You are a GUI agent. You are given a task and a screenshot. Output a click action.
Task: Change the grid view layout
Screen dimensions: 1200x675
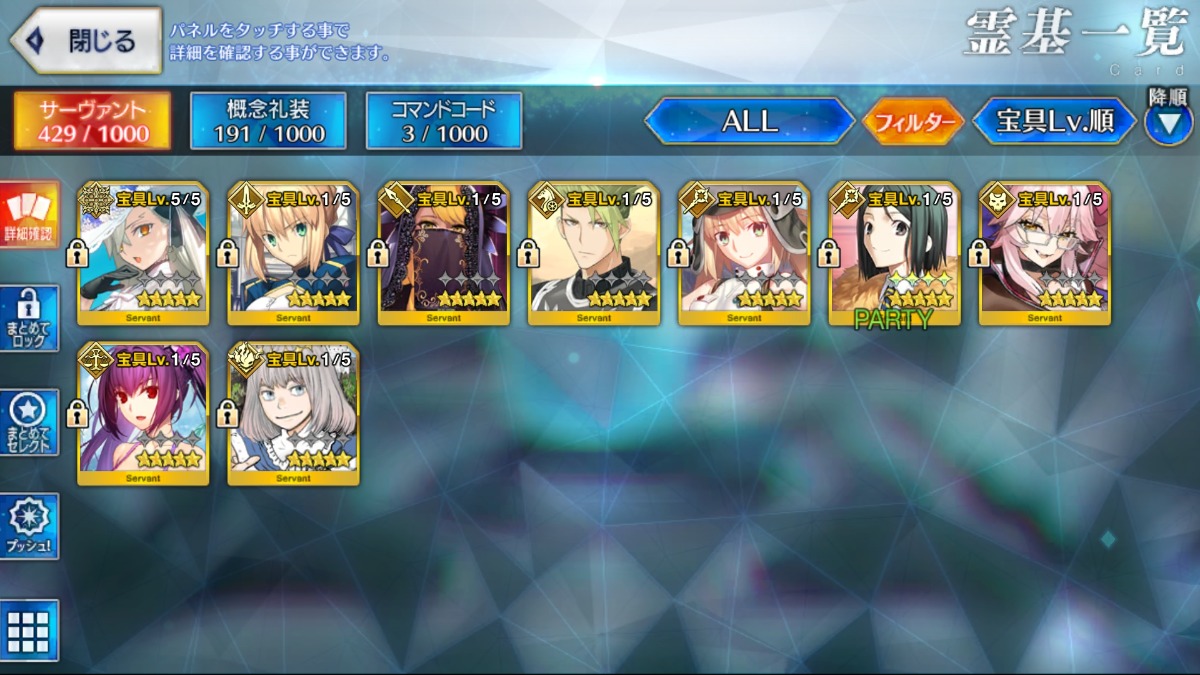click(29, 630)
